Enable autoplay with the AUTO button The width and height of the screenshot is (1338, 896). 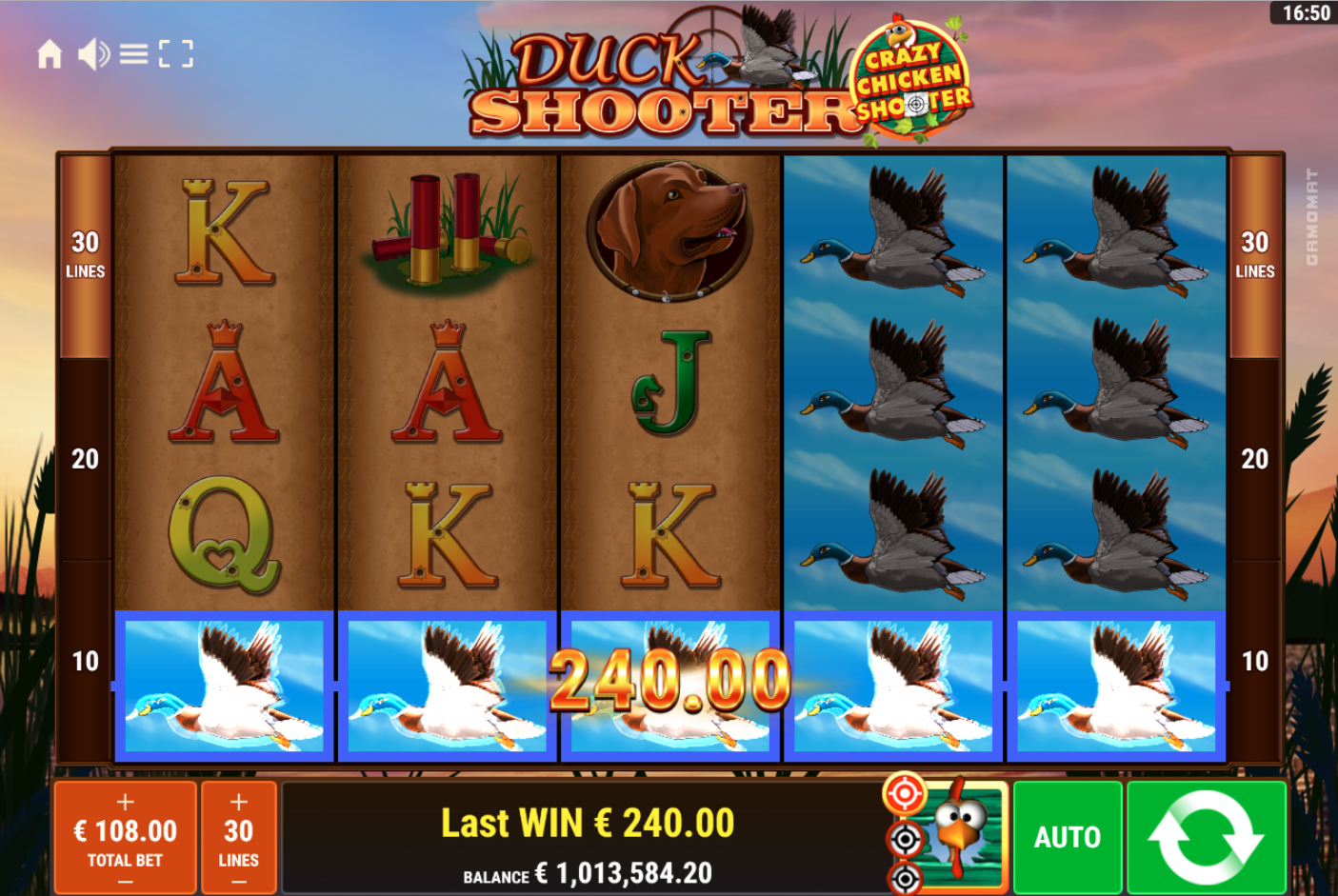point(1067,838)
